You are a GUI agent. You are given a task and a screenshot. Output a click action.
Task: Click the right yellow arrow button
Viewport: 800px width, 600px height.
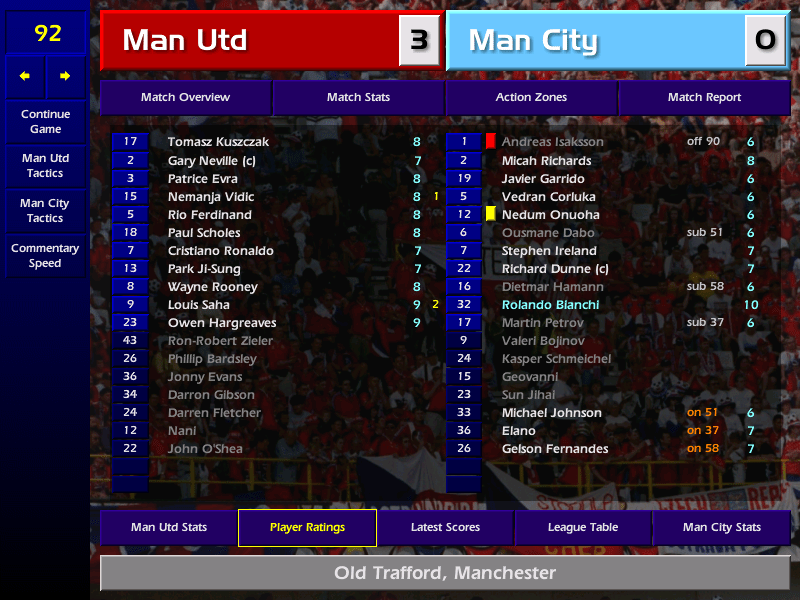[x=66, y=76]
